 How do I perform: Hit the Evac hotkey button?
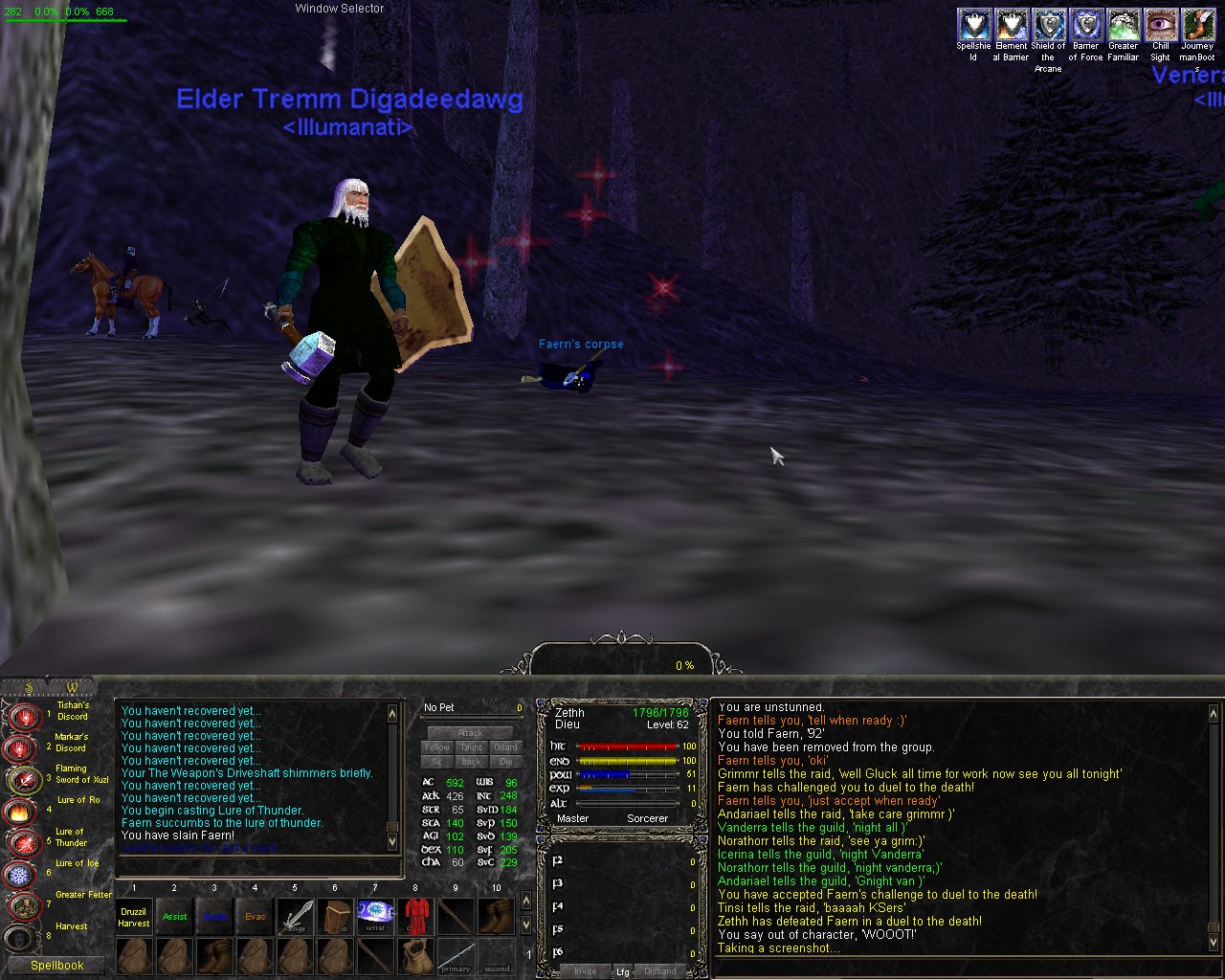pos(255,917)
